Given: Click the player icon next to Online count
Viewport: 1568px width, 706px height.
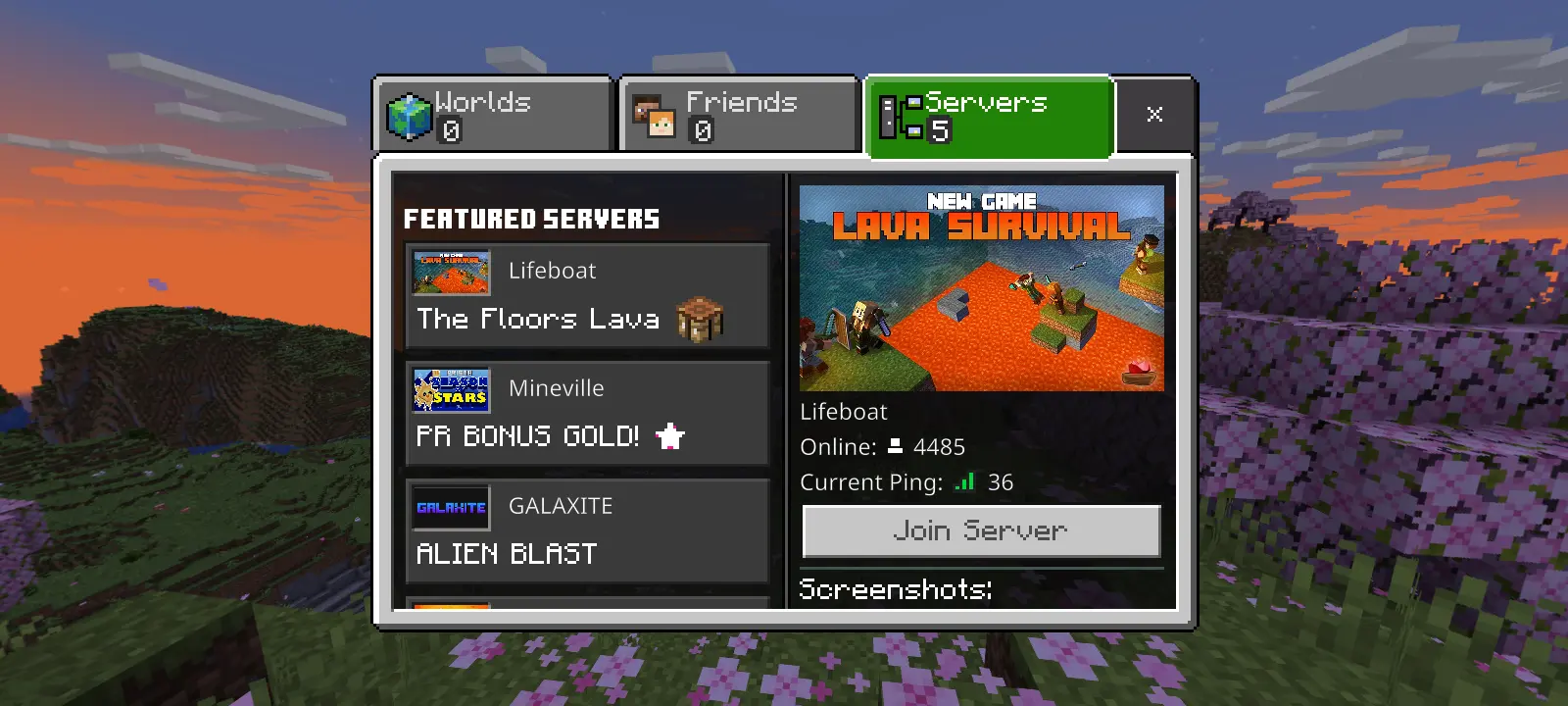Looking at the screenshot, I should point(895,446).
